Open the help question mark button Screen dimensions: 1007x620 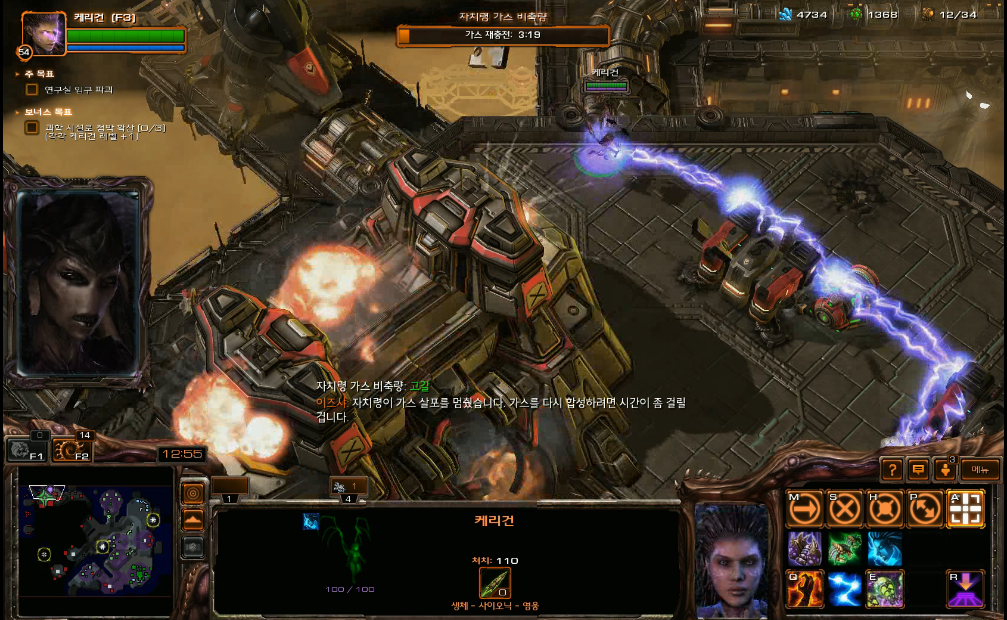coord(892,469)
